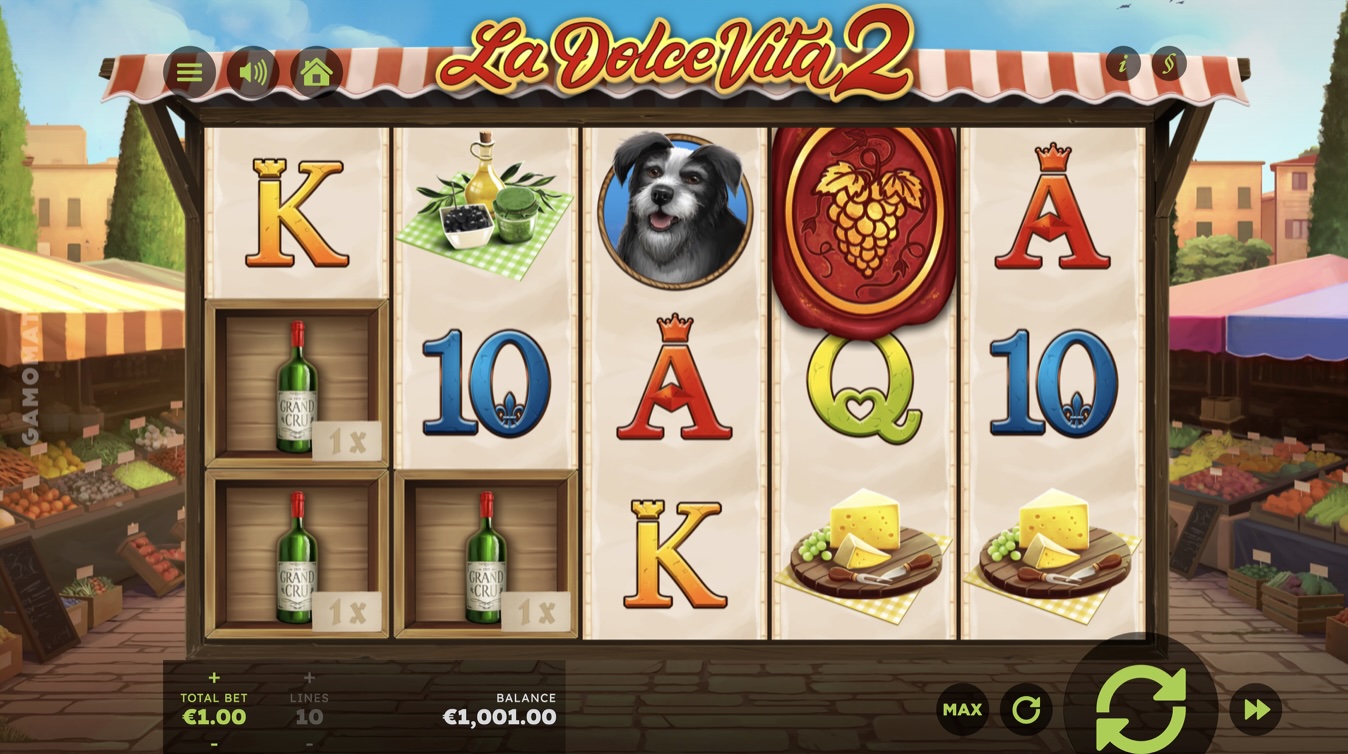1348x754 pixels.
Task: Start autoplay with the small circular arrow
Action: click(x=1026, y=710)
